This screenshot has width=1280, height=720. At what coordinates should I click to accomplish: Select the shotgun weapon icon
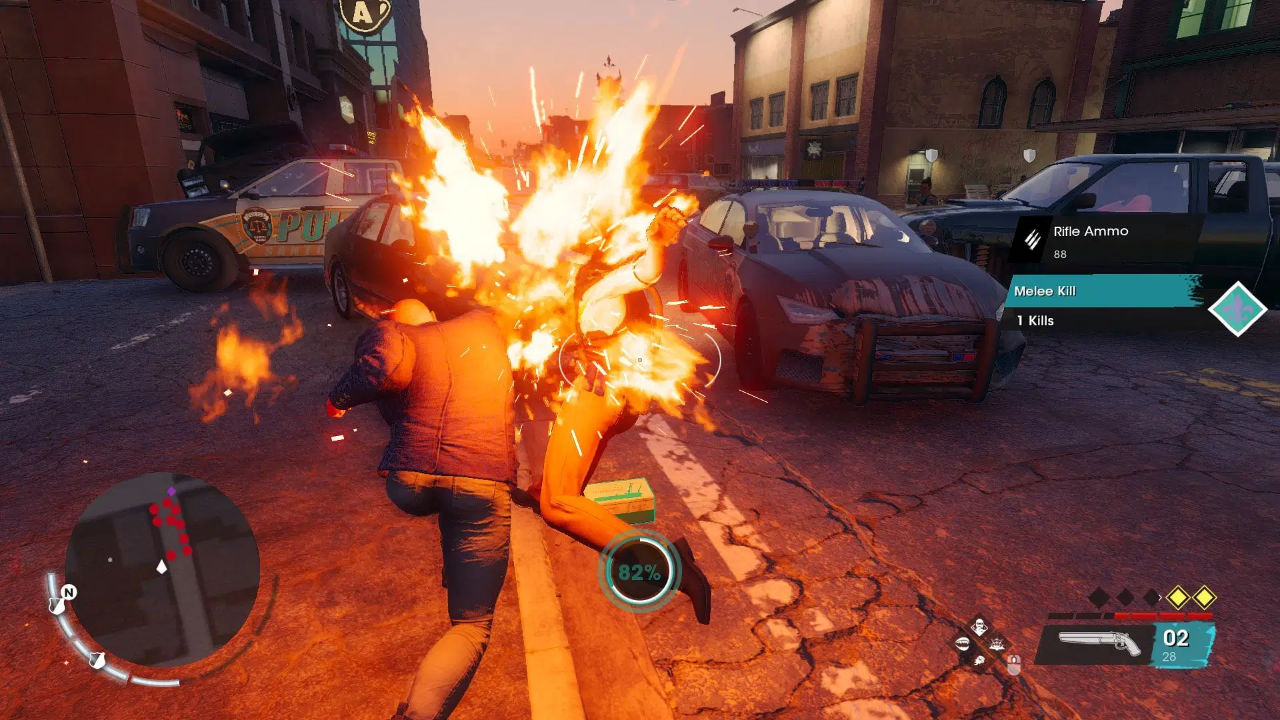coord(1098,644)
